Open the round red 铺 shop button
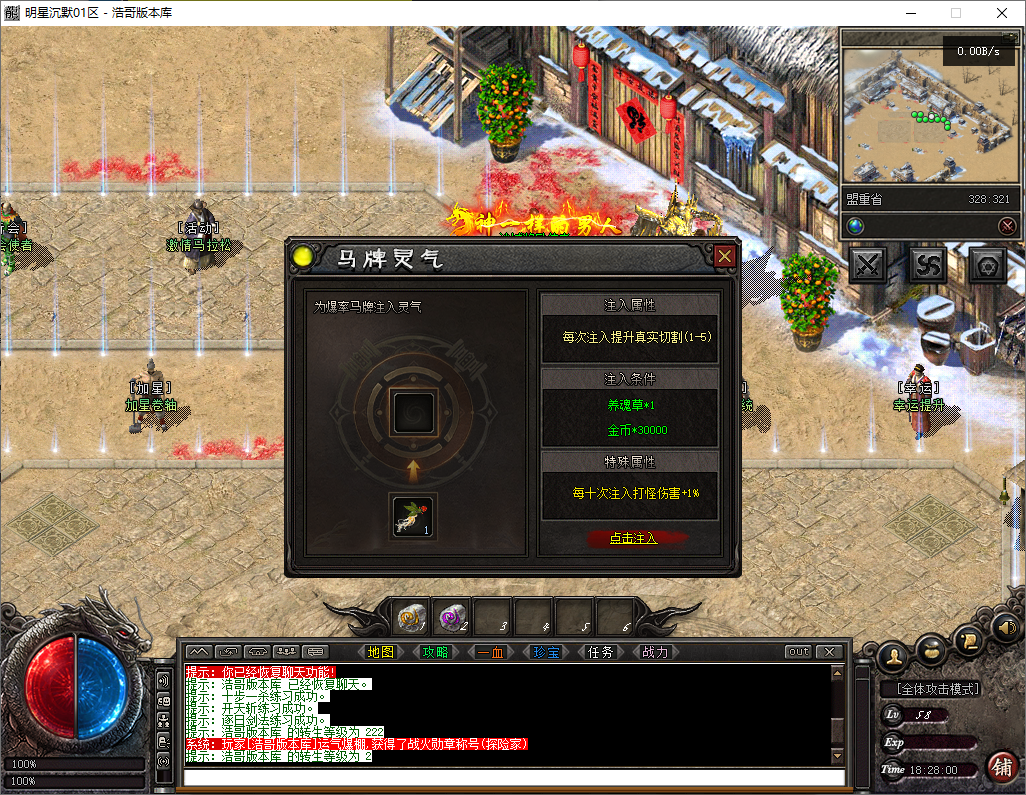1026x795 pixels. coord(1001,766)
